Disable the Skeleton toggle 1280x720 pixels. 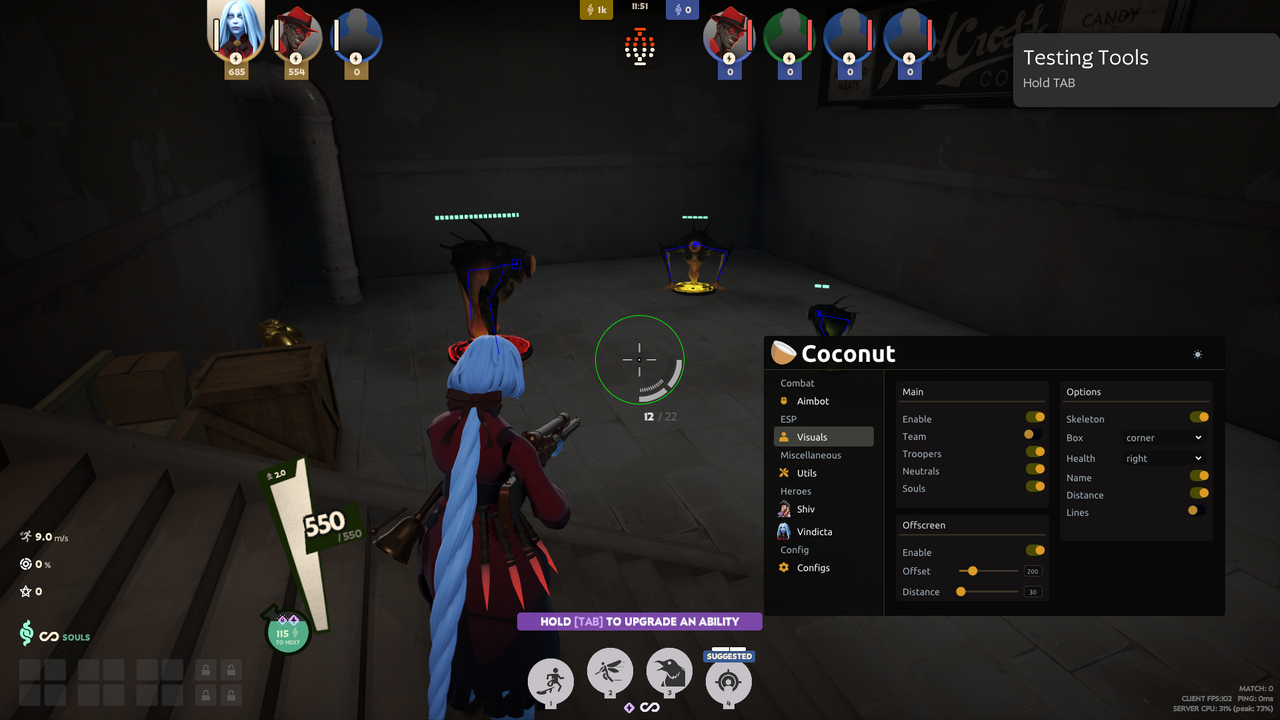coord(1200,417)
